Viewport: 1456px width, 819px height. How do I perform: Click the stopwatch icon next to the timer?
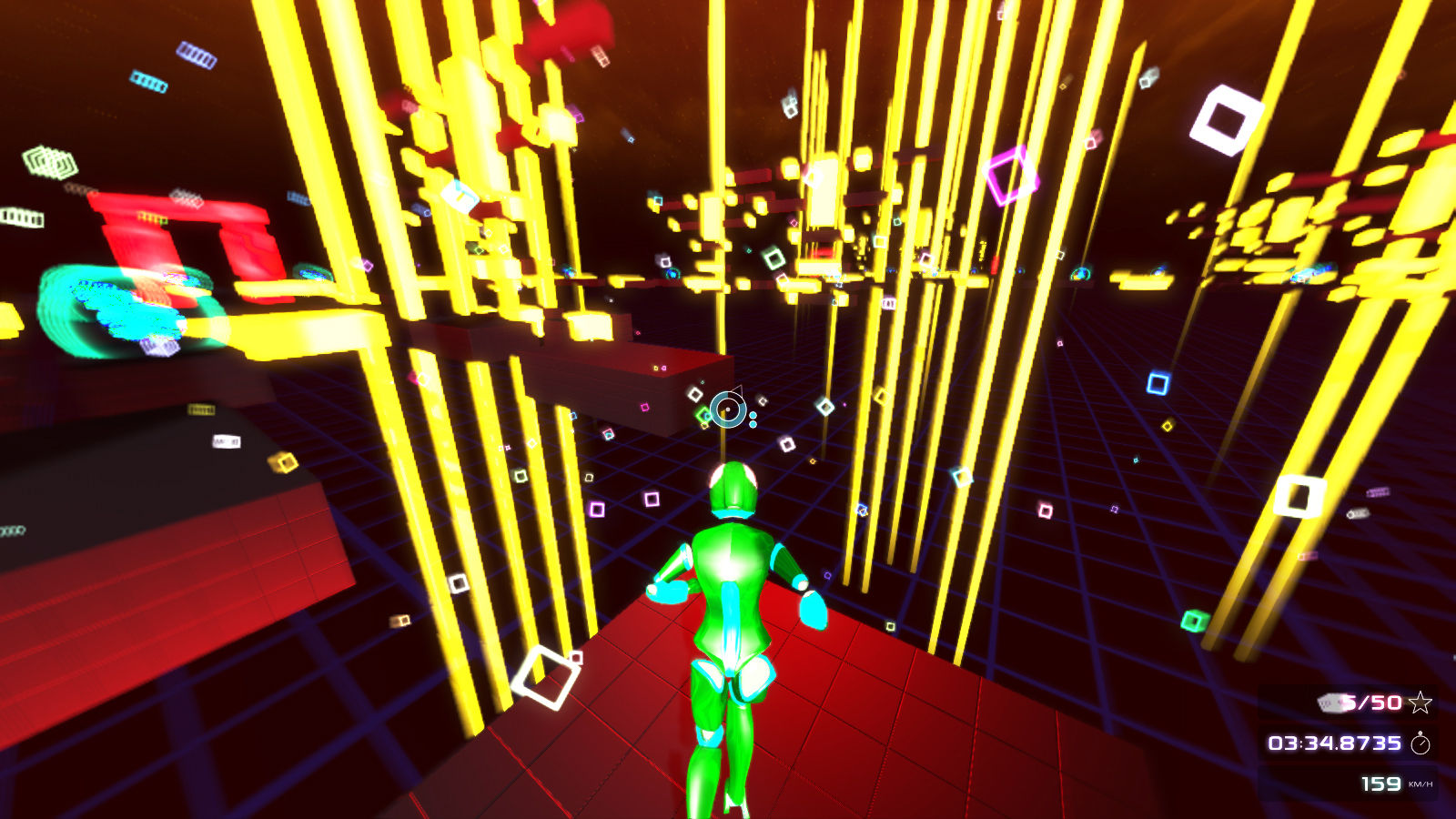(1421, 744)
